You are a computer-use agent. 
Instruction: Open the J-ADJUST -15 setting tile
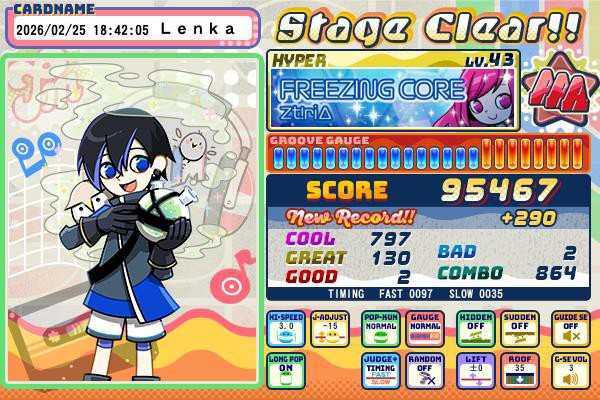pos(332,329)
